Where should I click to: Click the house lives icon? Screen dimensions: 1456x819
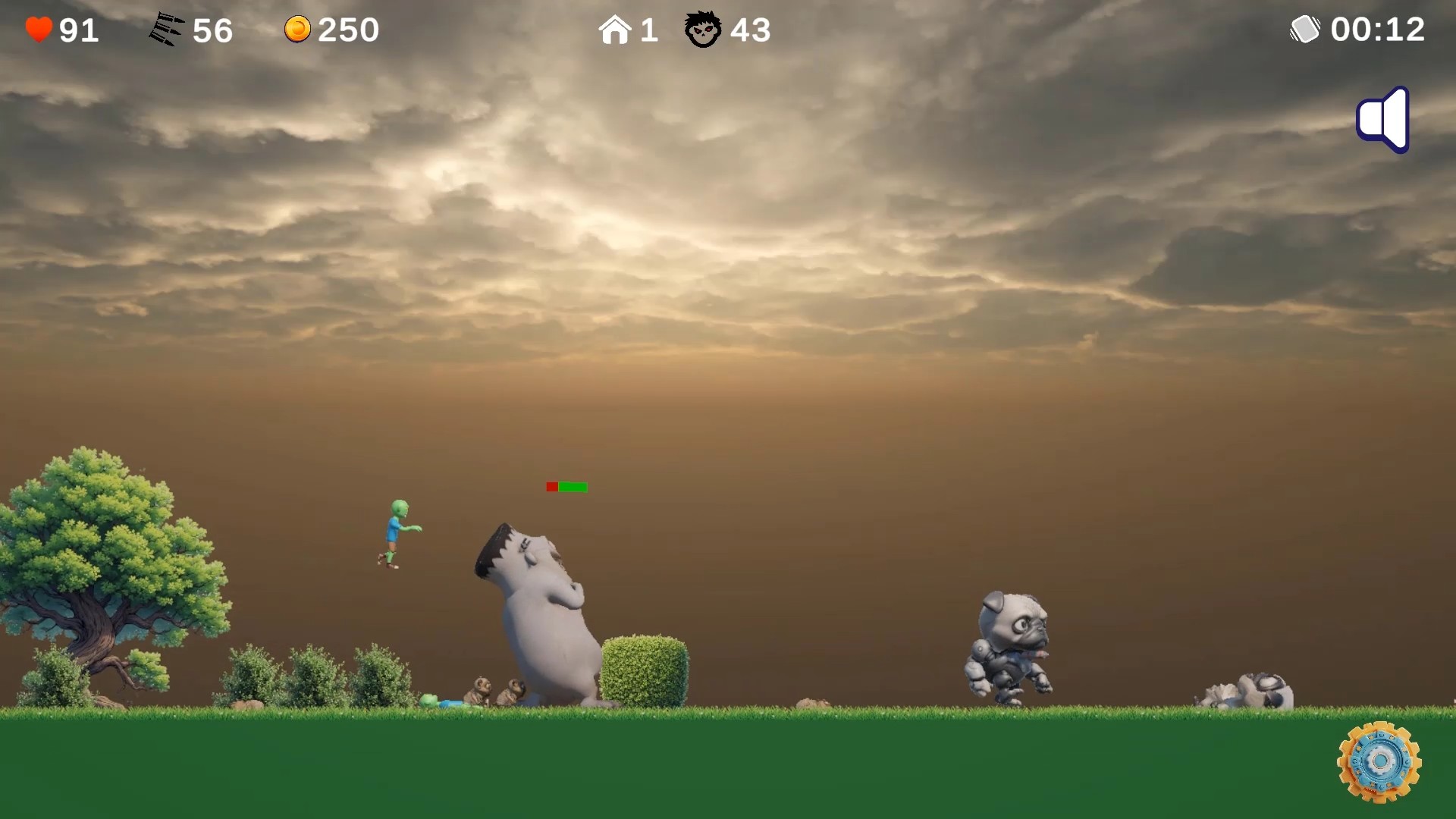[x=616, y=30]
